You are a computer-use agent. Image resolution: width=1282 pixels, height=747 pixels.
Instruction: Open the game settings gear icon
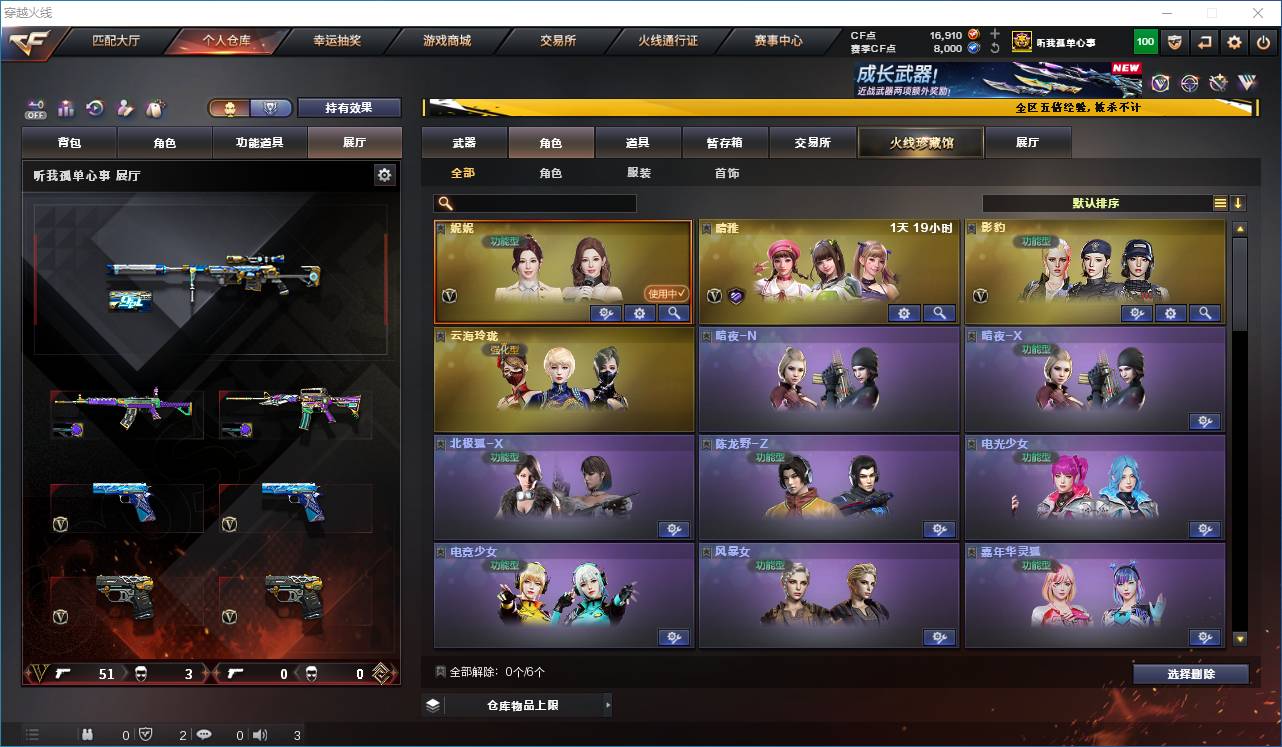tap(1234, 42)
